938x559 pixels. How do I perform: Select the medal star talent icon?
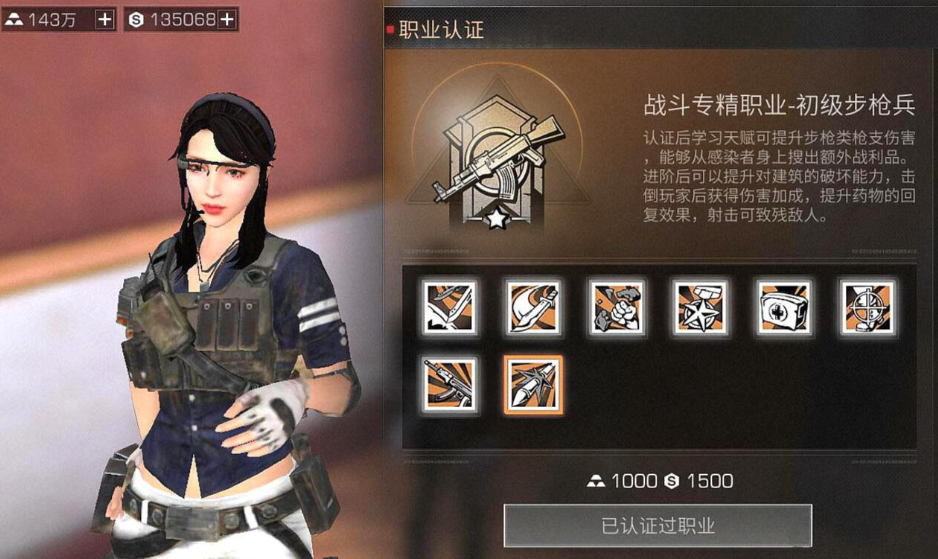click(x=700, y=306)
